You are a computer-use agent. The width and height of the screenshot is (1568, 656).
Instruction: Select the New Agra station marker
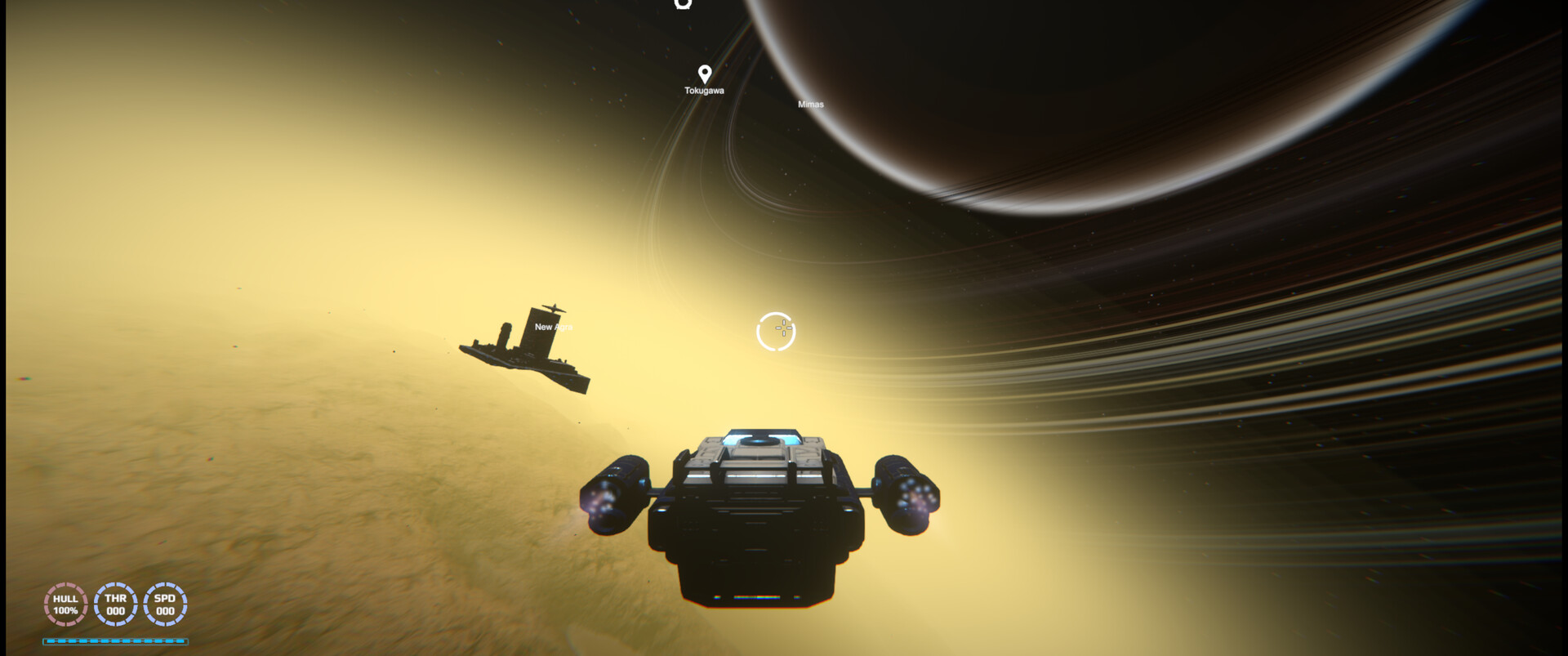[x=554, y=325]
